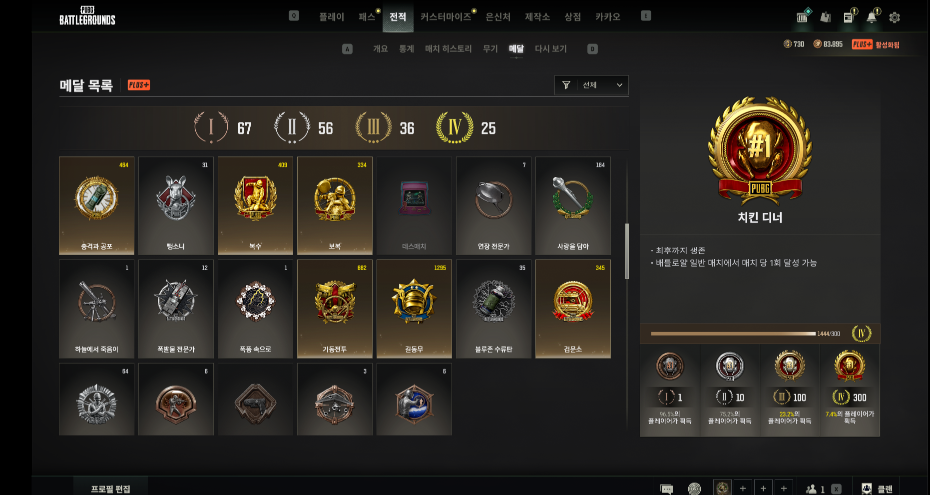
Task: Go to the 패스 (Pass) menu
Action: tap(367, 17)
